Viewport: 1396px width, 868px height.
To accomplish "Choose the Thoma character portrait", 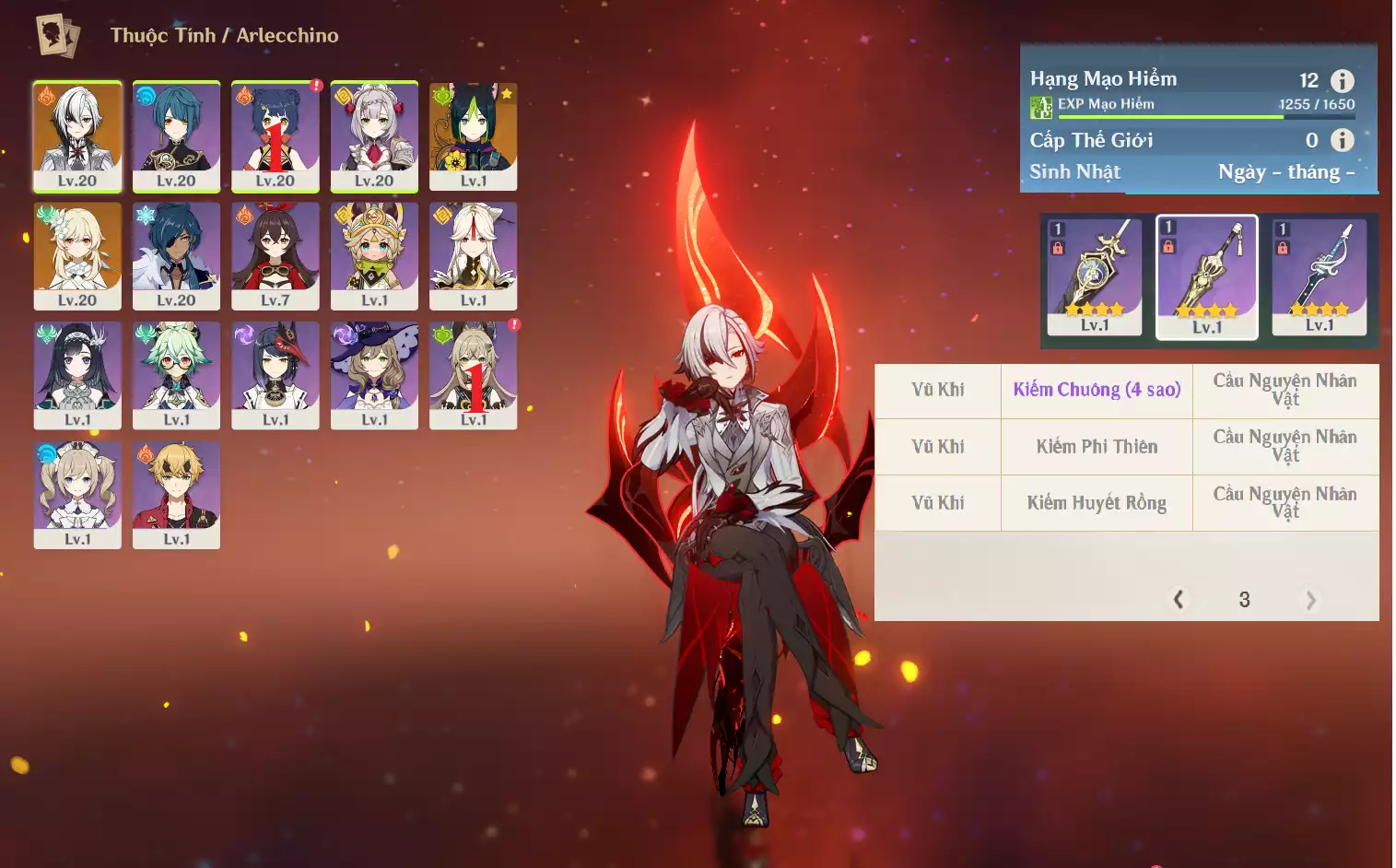I will pyautogui.click(x=176, y=495).
